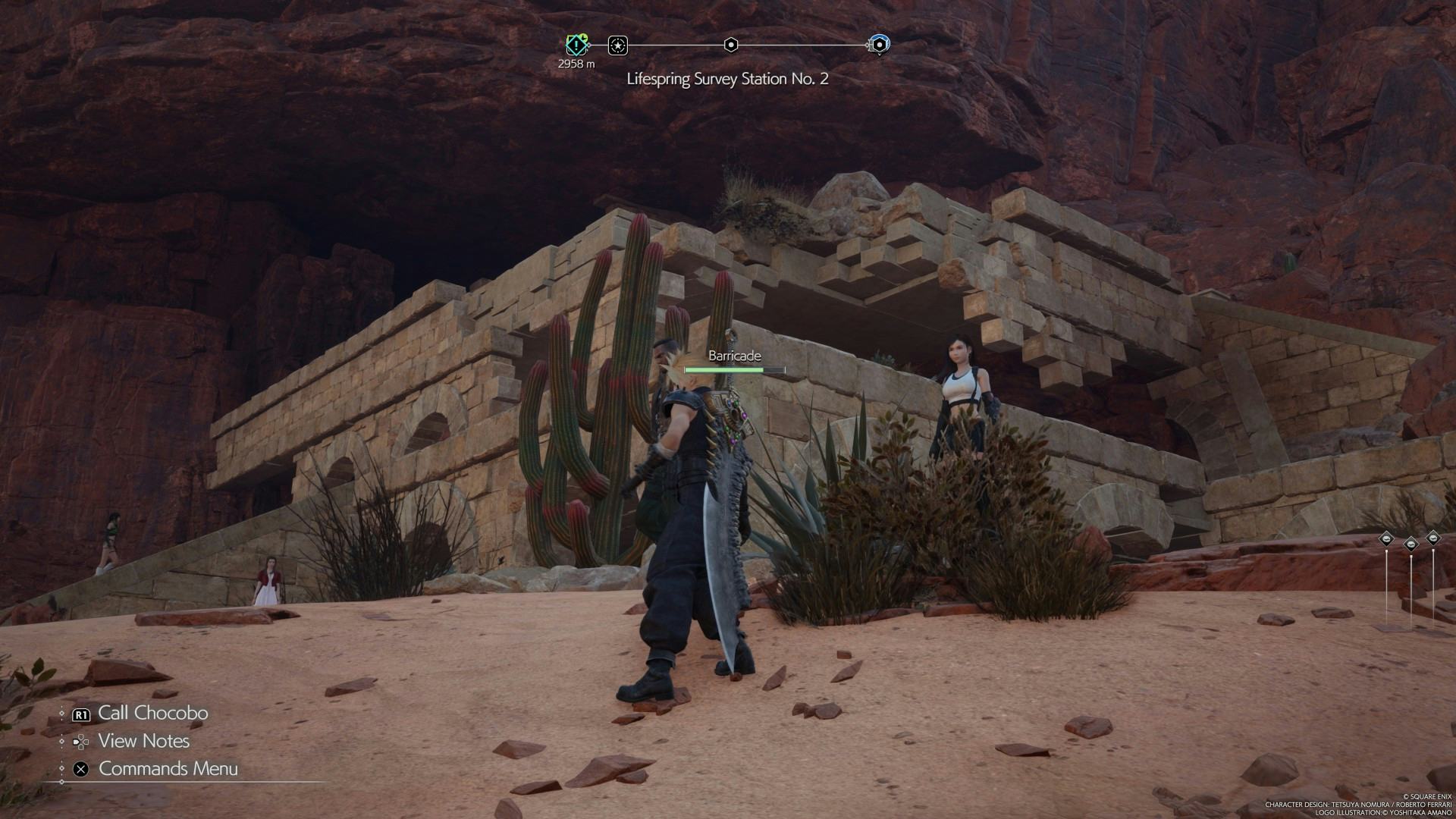Click the Lifespring Survey Station No. 2 label
1456x819 pixels.
(727, 79)
